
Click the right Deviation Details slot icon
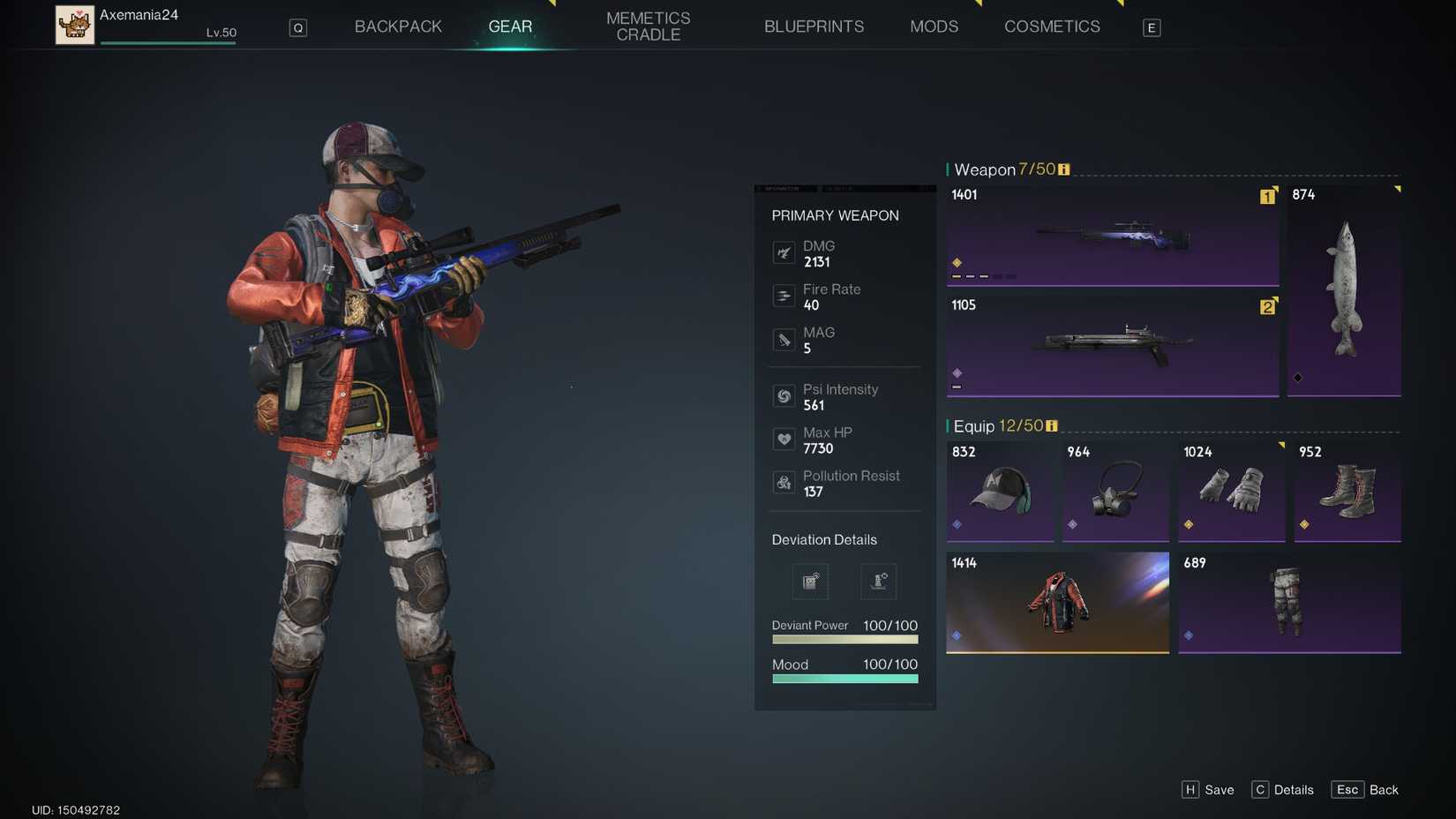click(878, 581)
